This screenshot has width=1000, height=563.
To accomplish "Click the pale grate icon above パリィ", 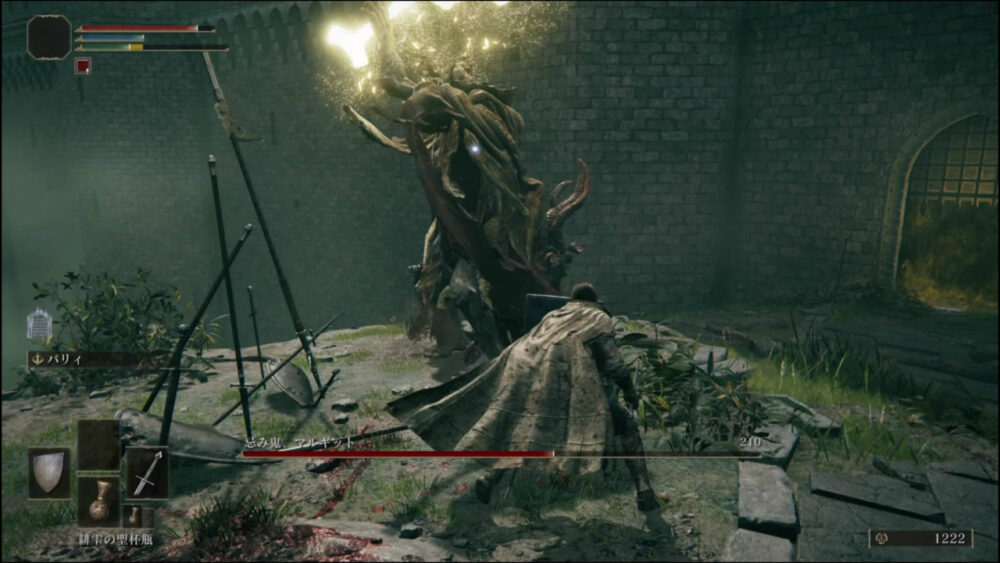I will [39, 325].
